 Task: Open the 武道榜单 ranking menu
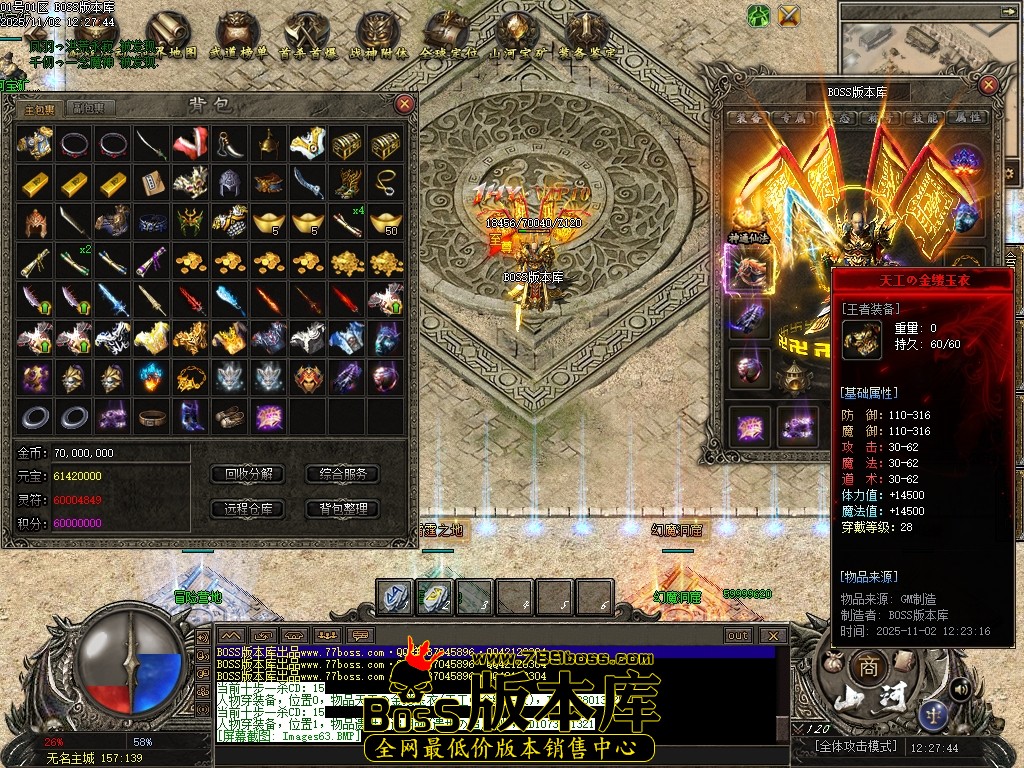(237, 36)
